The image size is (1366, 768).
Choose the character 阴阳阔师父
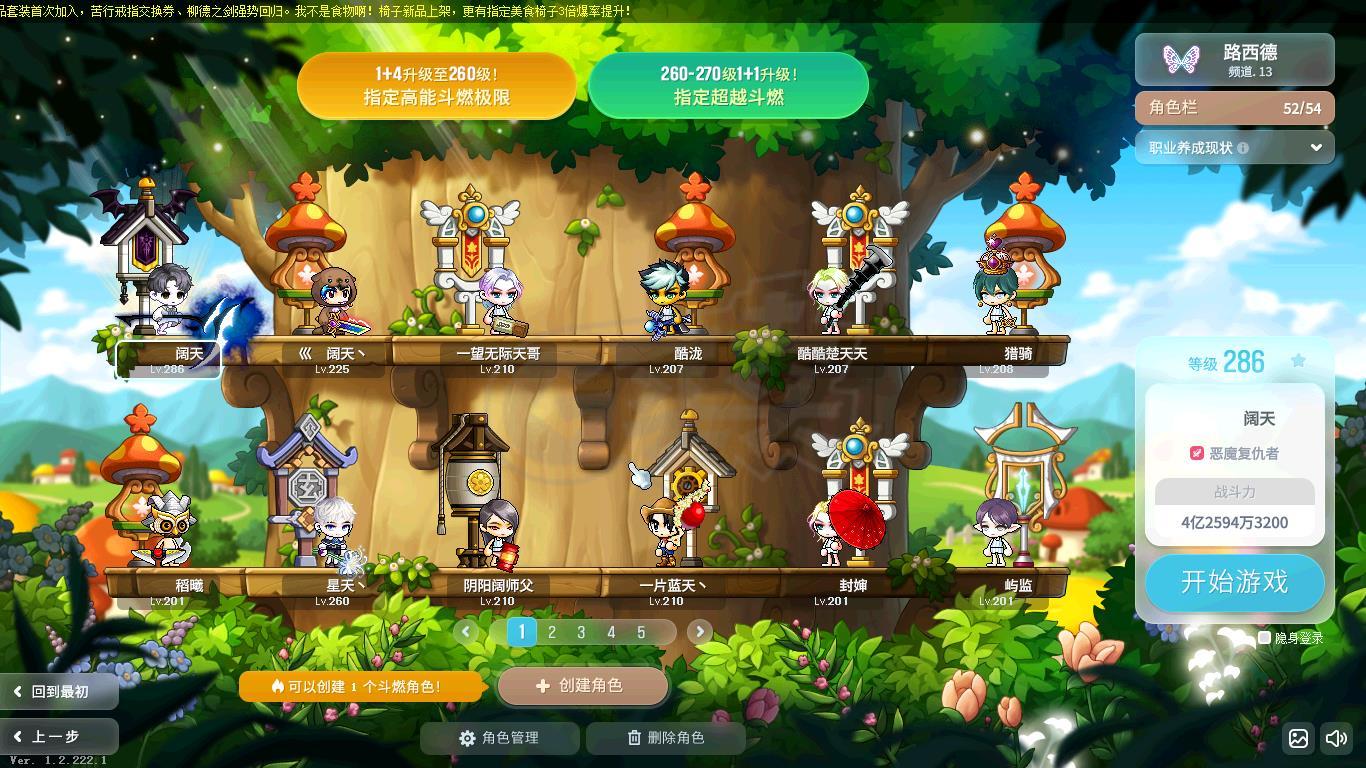[497, 535]
